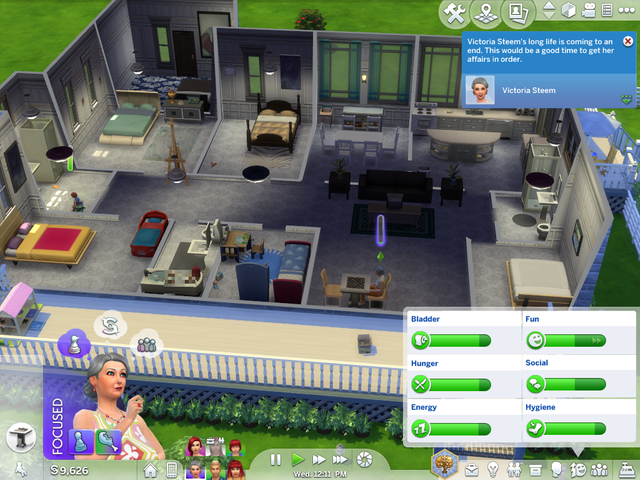Click the chess table queued action
Viewport: 640px width, 480px height.
point(20,437)
